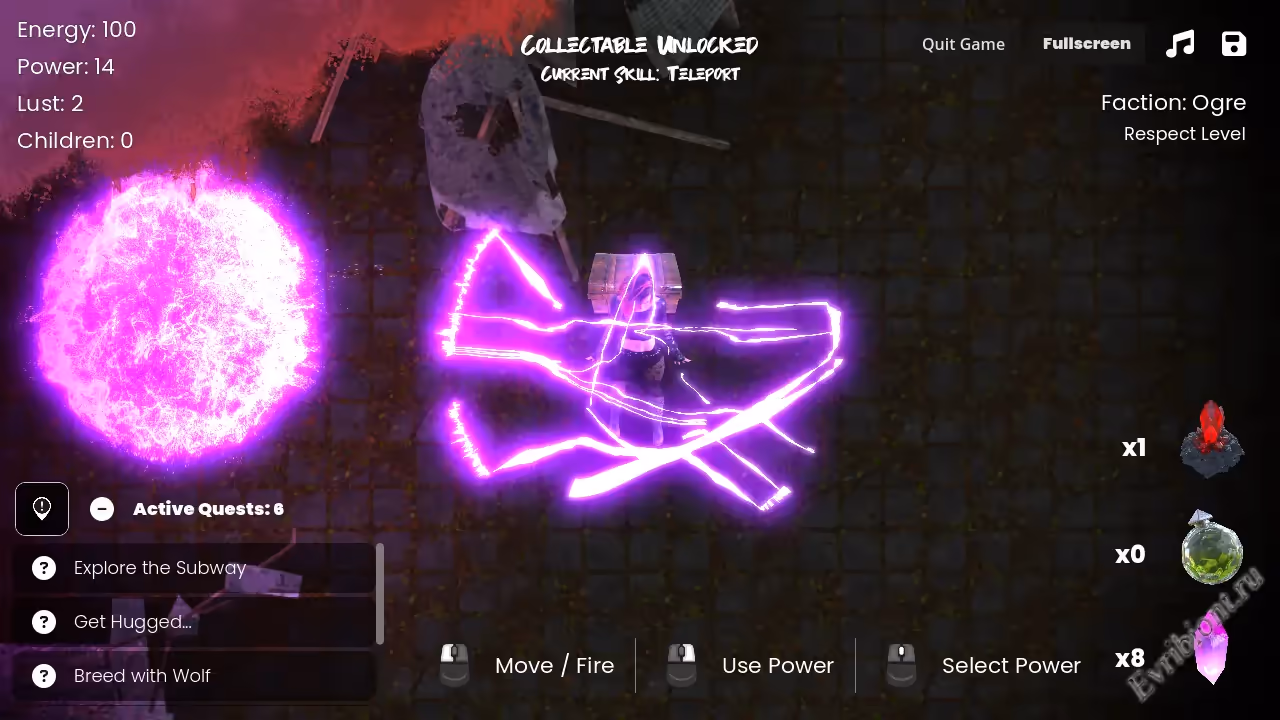Toggle Fullscreen mode
This screenshot has height=720, width=1280.
coord(1086,44)
